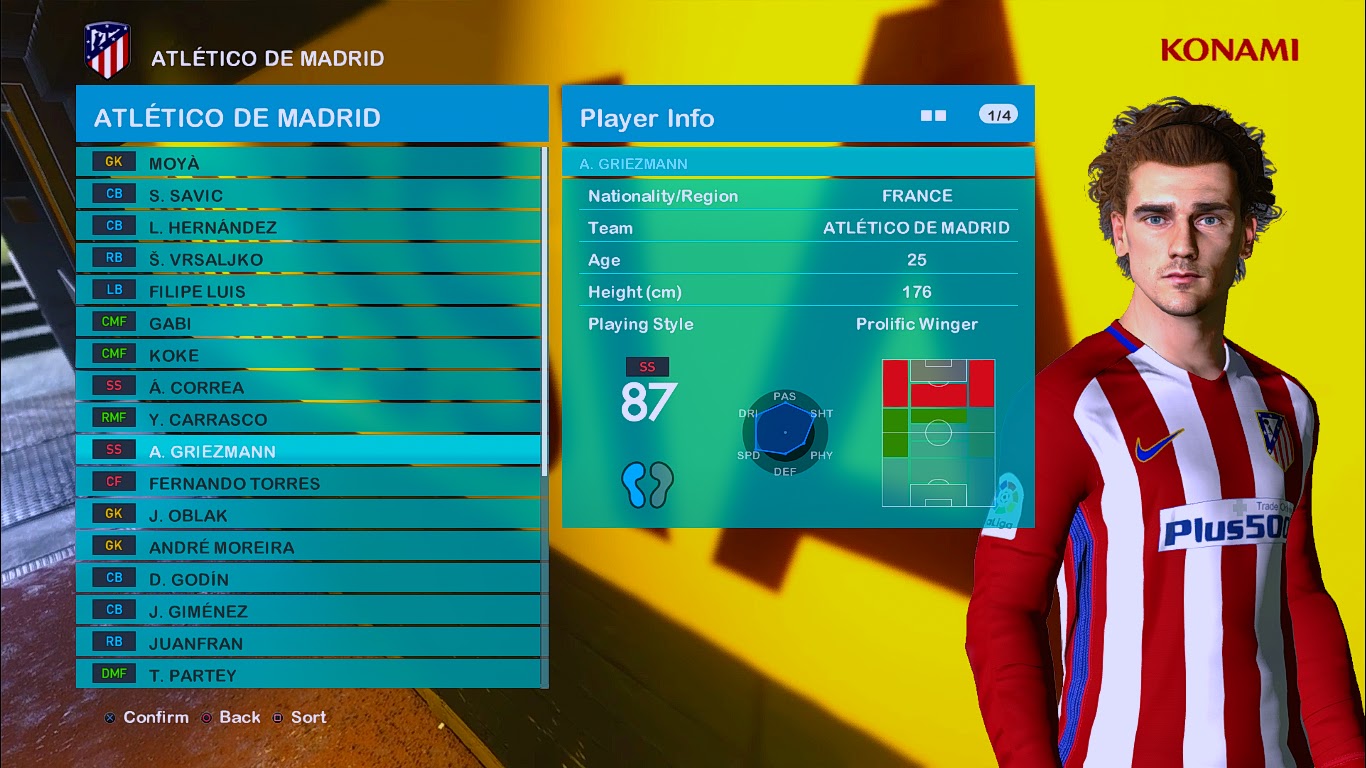Select J. Giménez player row
The image size is (1366, 768).
pos(308,611)
